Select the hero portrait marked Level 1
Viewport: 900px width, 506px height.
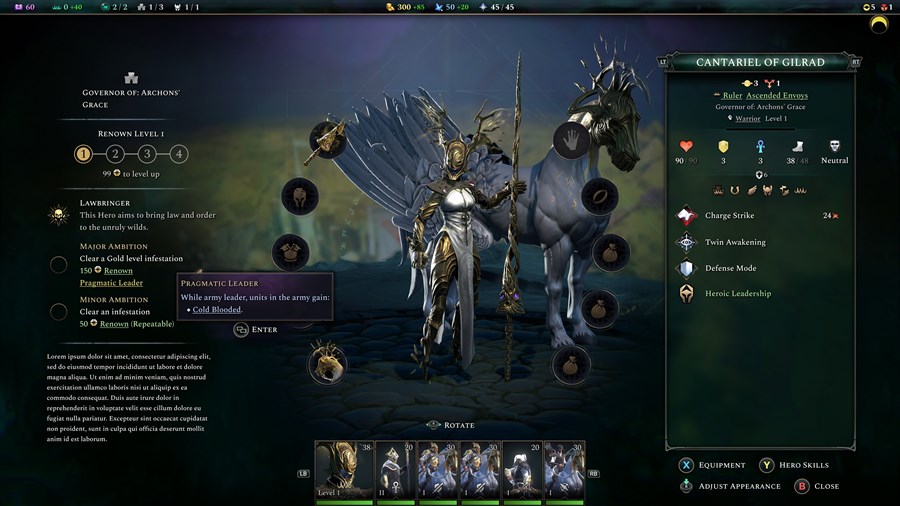pyautogui.click(x=343, y=469)
